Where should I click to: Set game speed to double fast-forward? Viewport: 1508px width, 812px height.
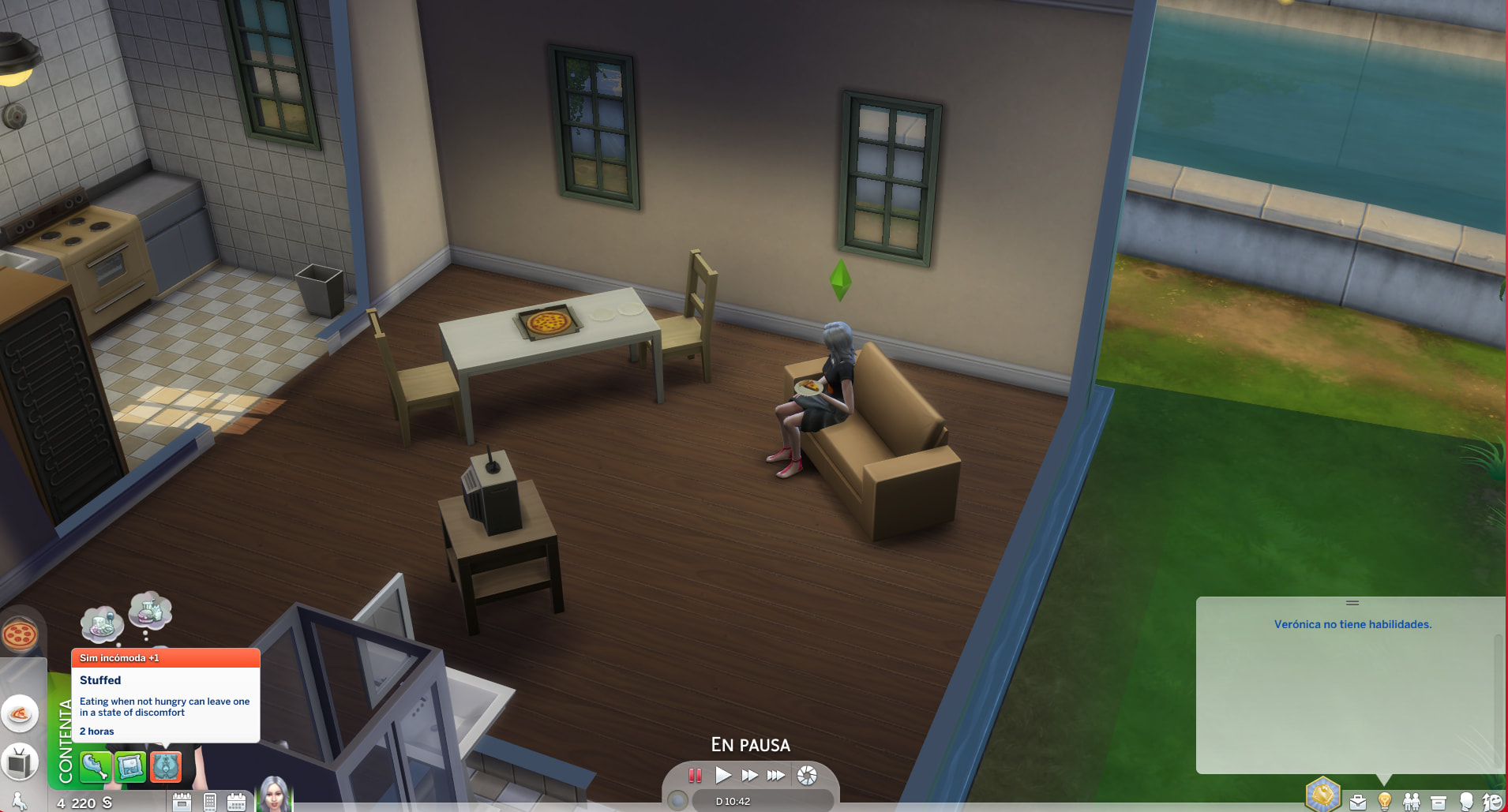coord(749,775)
